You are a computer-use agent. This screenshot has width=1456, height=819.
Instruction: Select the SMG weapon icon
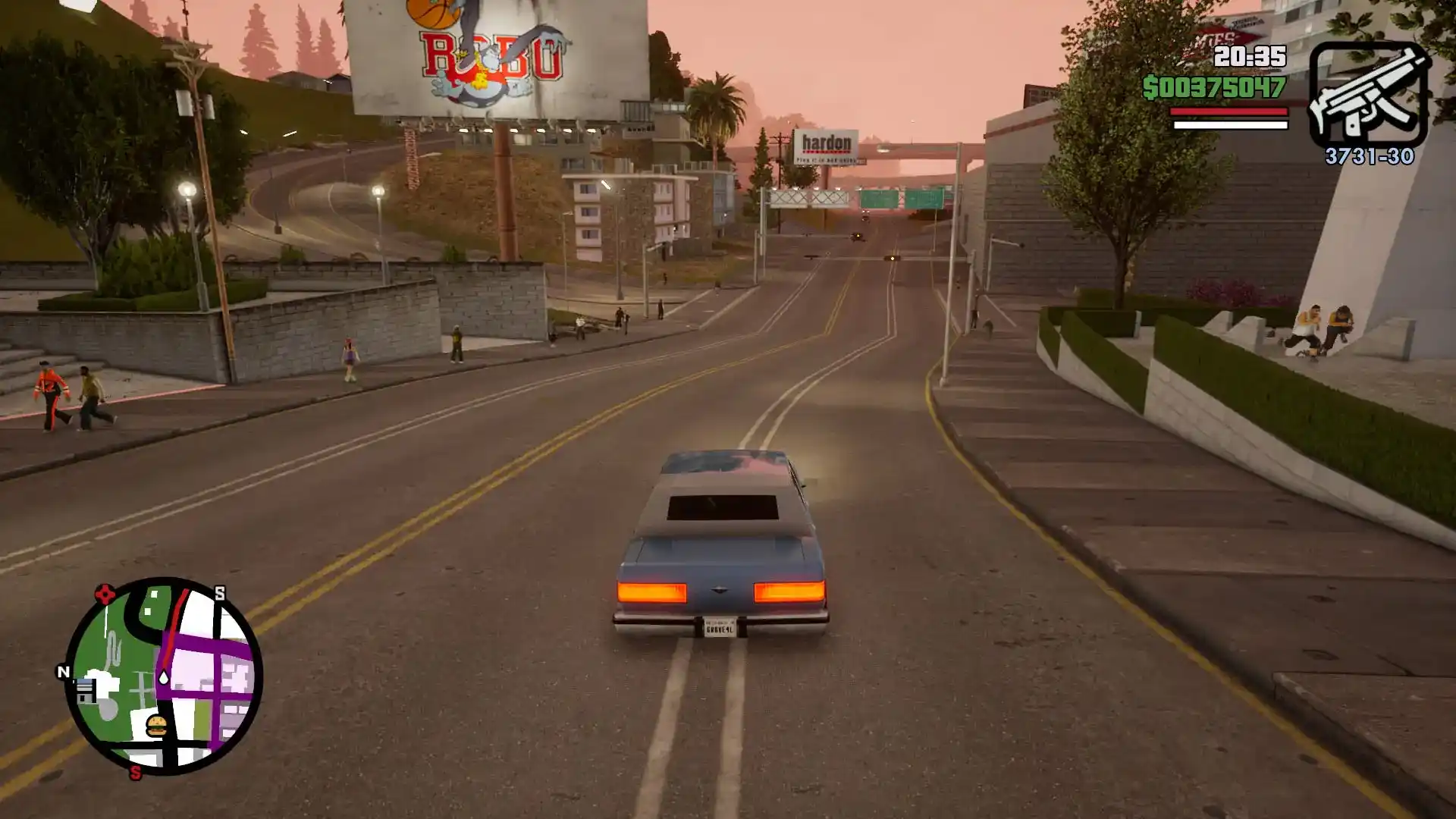1368,94
